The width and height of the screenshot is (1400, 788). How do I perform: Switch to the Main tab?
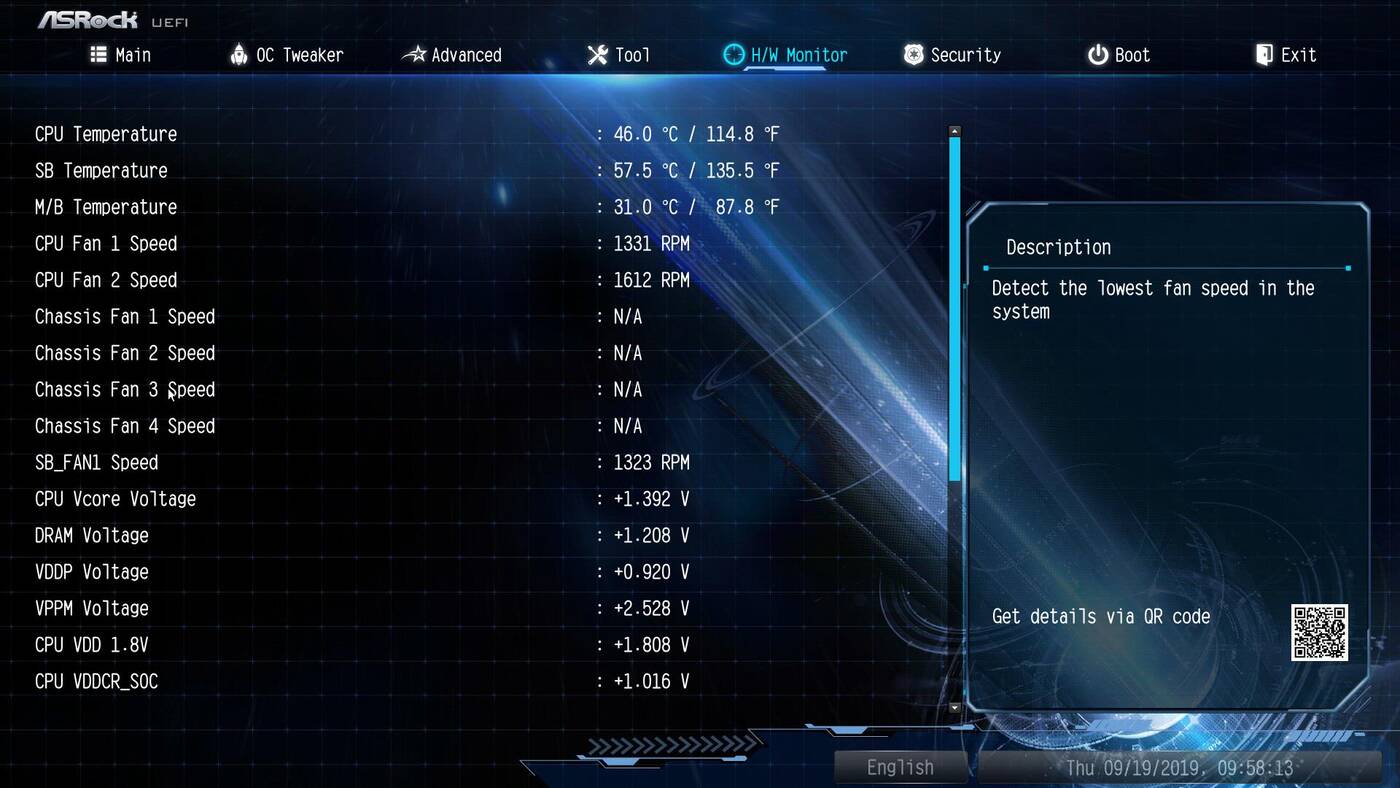(121, 55)
